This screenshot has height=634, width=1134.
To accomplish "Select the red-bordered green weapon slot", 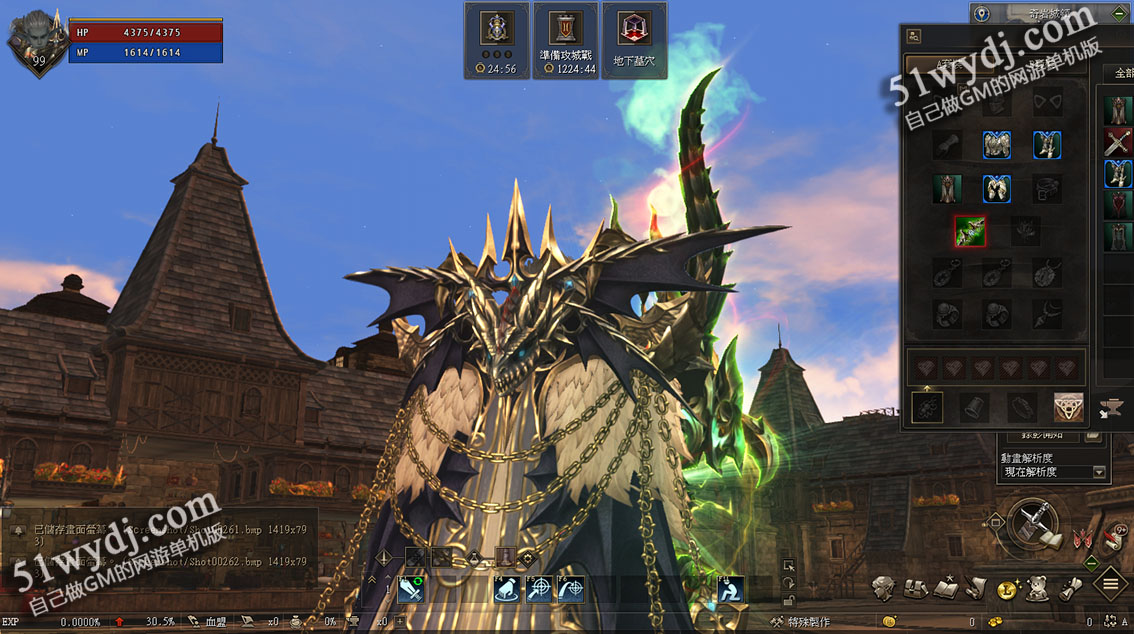I will pyautogui.click(x=969, y=232).
